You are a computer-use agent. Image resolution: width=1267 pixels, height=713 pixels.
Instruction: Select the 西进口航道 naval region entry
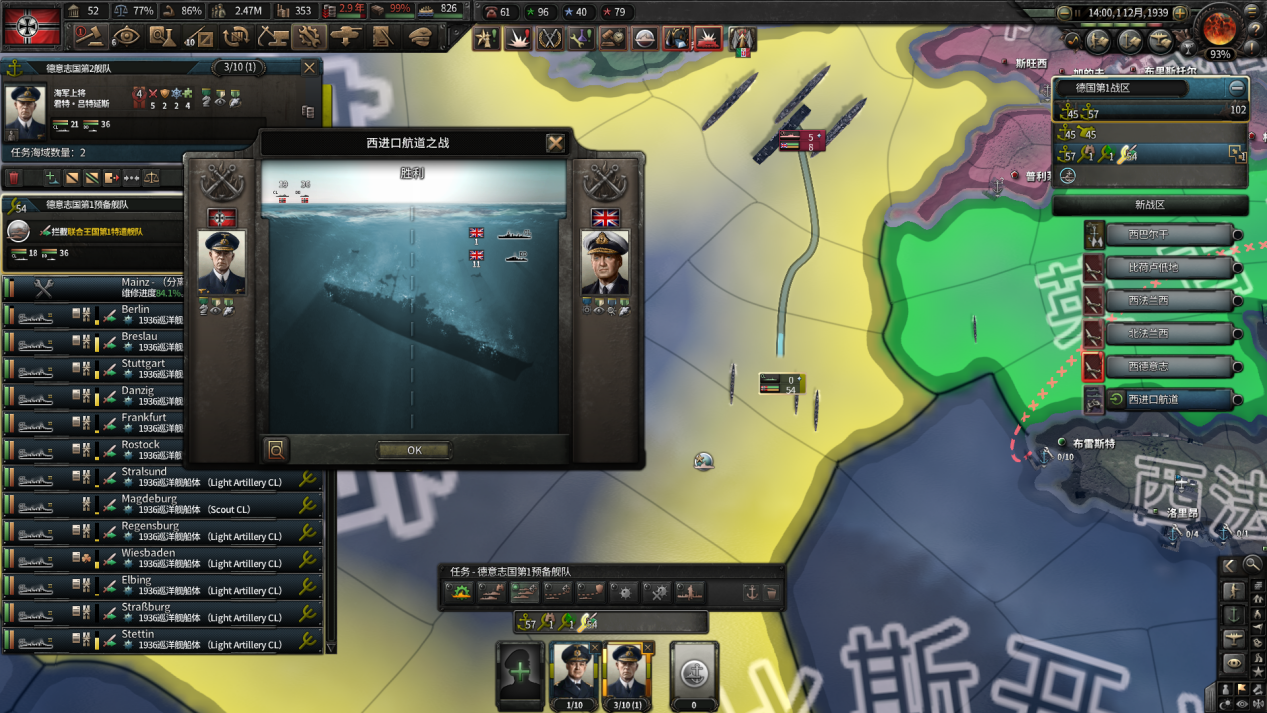(x=1167, y=400)
